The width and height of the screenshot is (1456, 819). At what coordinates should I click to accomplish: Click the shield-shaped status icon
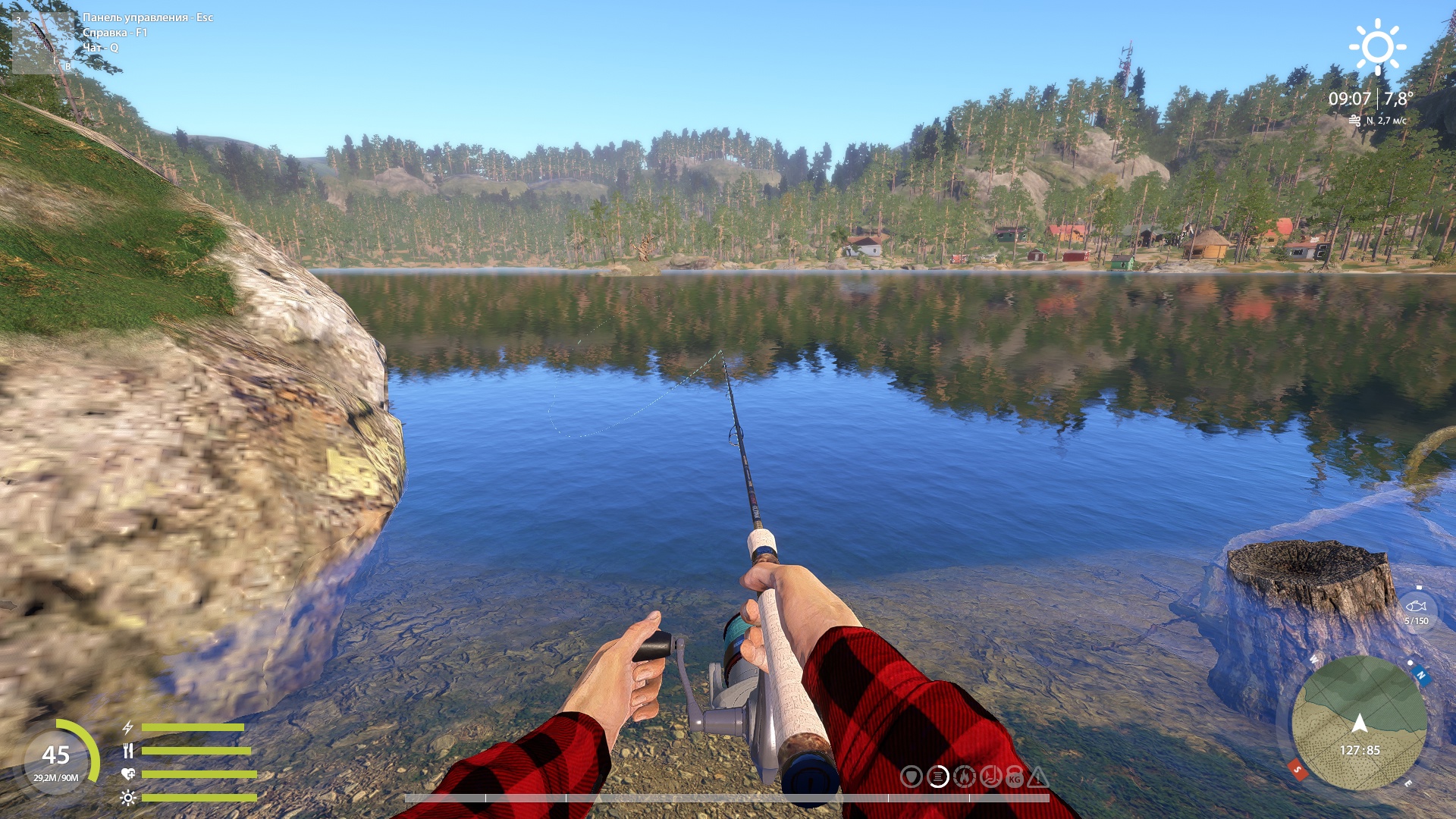(912, 777)
